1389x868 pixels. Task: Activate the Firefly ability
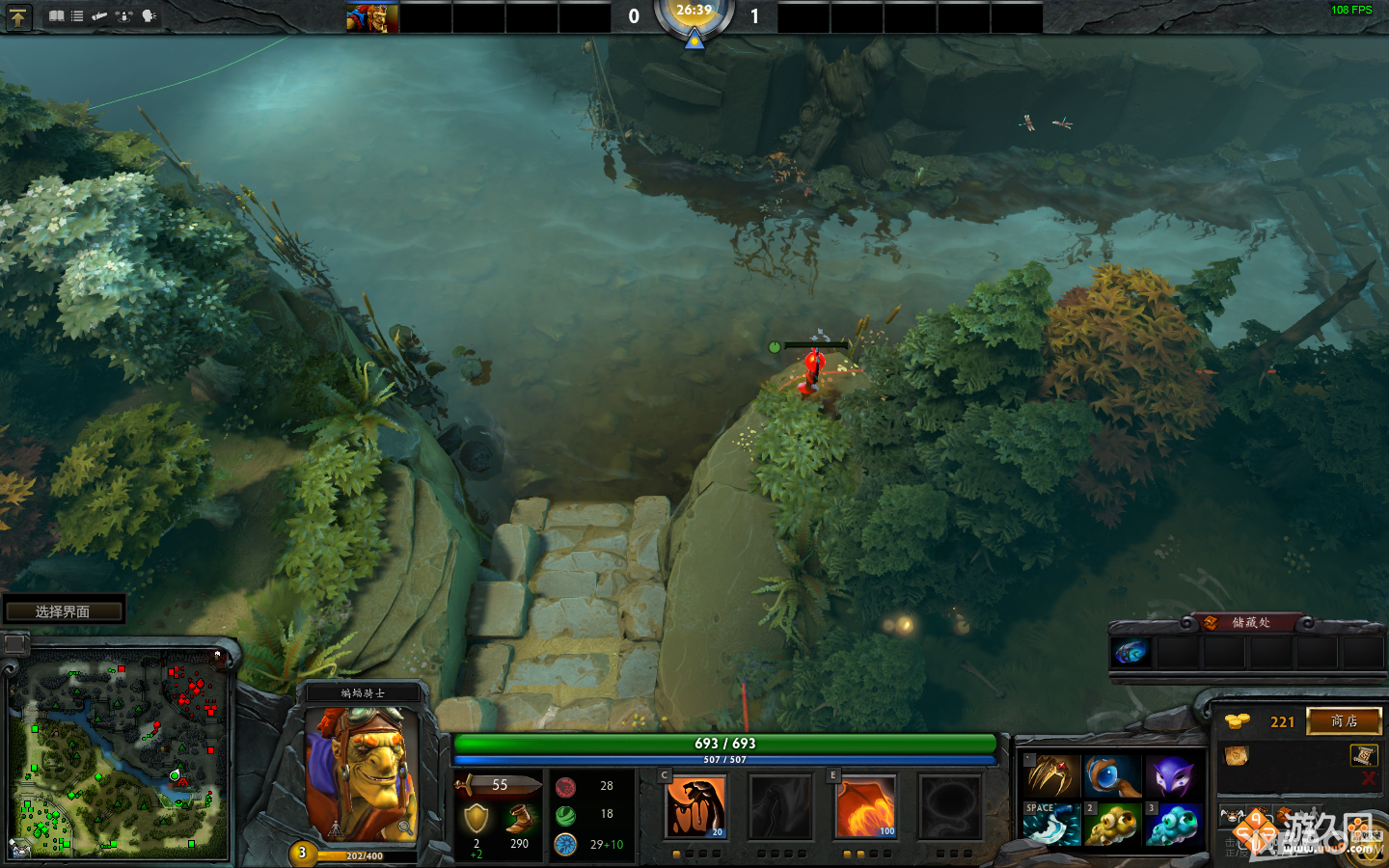(x=865, y=807)
